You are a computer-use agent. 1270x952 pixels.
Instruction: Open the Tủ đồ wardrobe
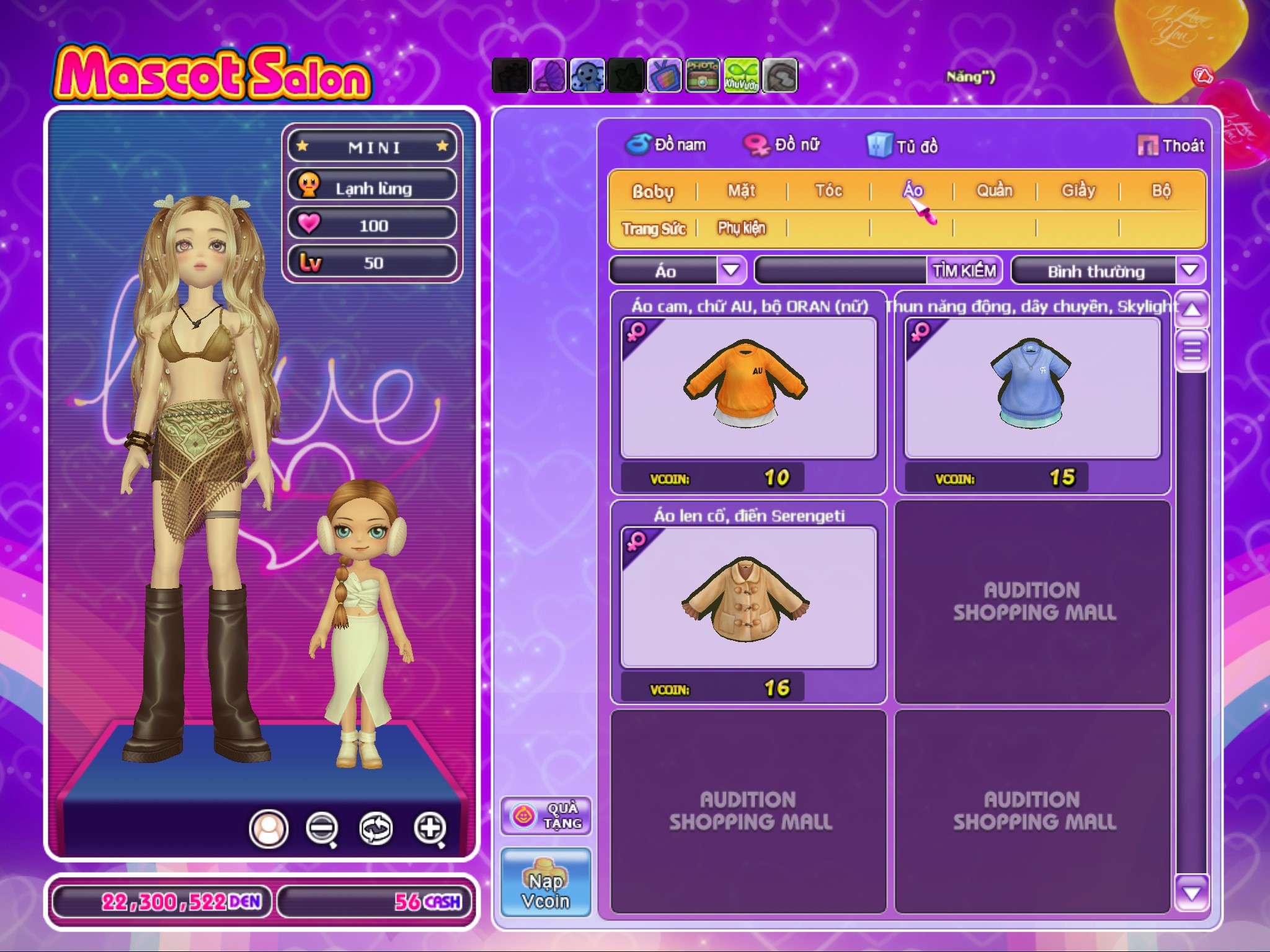click(903, 146)
